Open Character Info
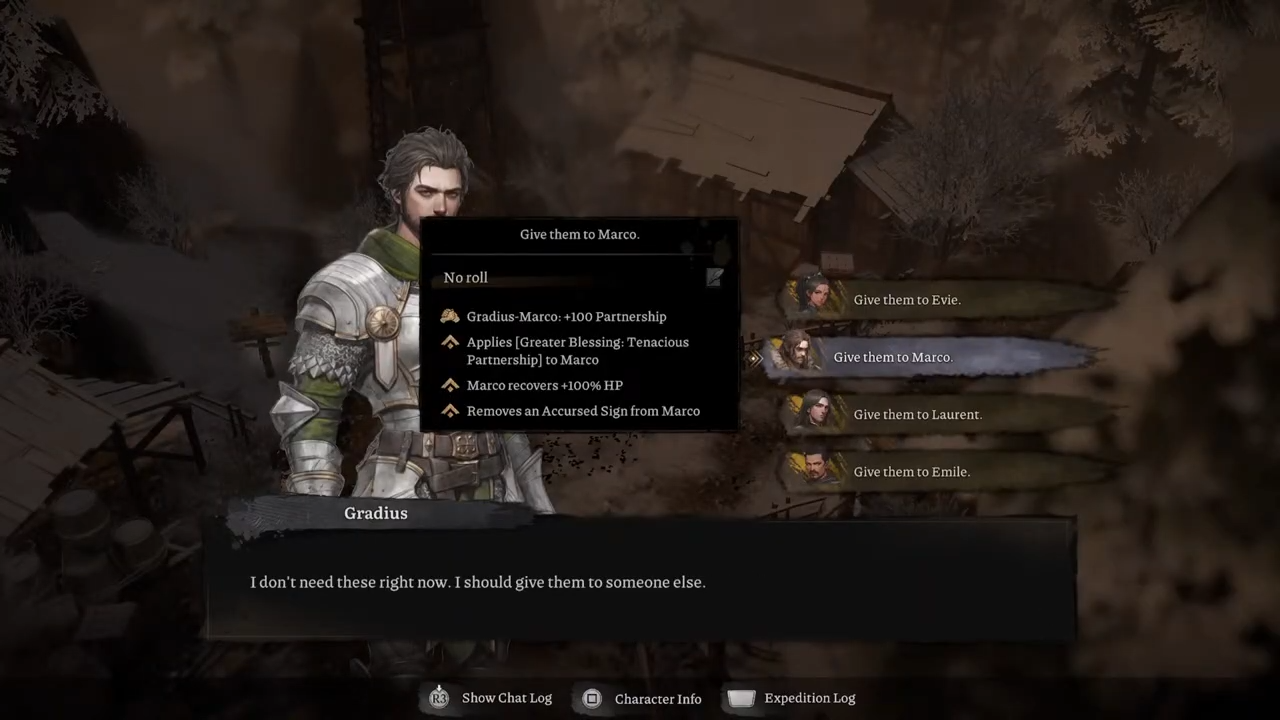The width and height of the screenshot is (1280, 720). click(643, 698)
